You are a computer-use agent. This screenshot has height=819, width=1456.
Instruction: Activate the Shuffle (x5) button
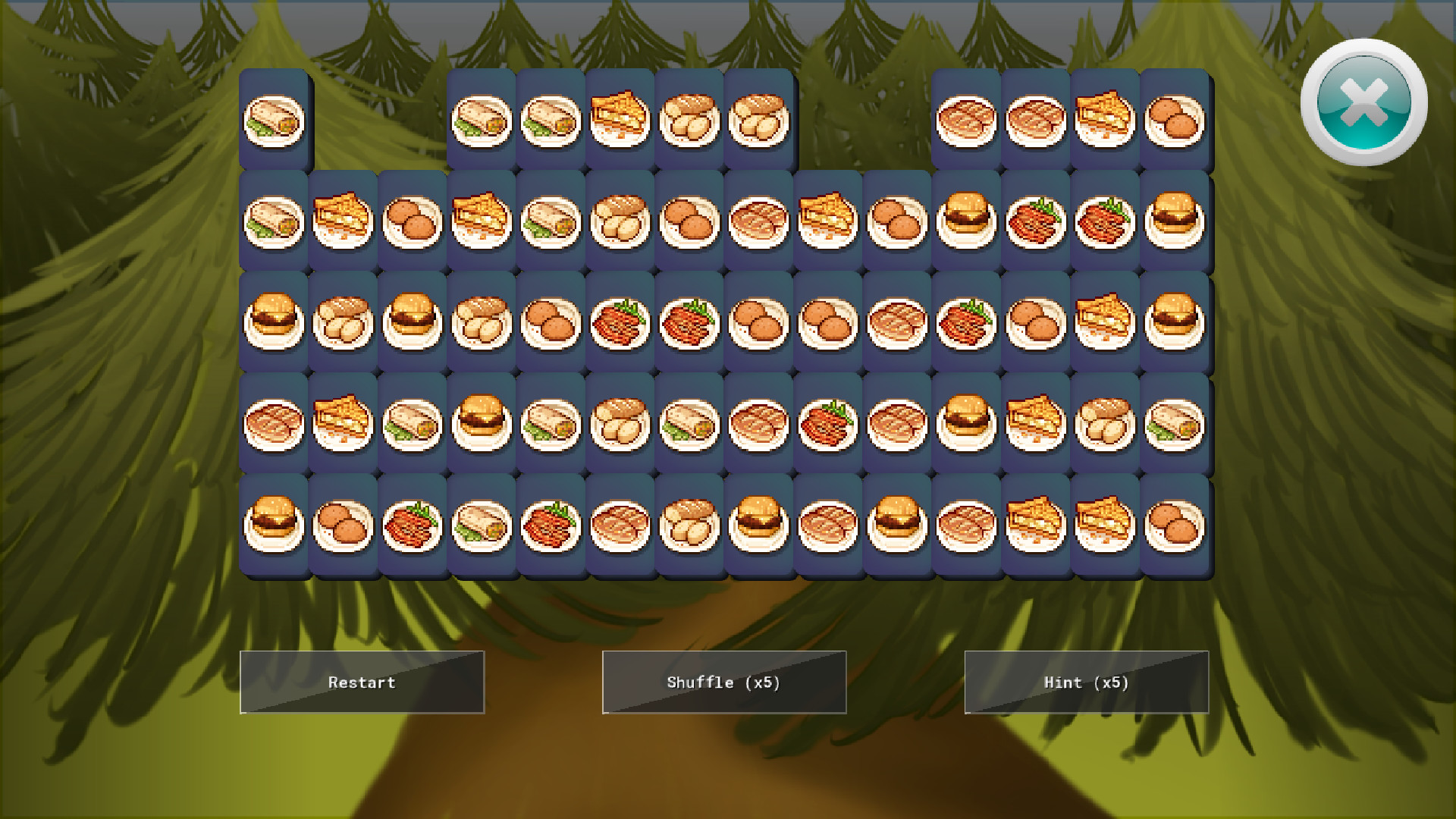723,682
